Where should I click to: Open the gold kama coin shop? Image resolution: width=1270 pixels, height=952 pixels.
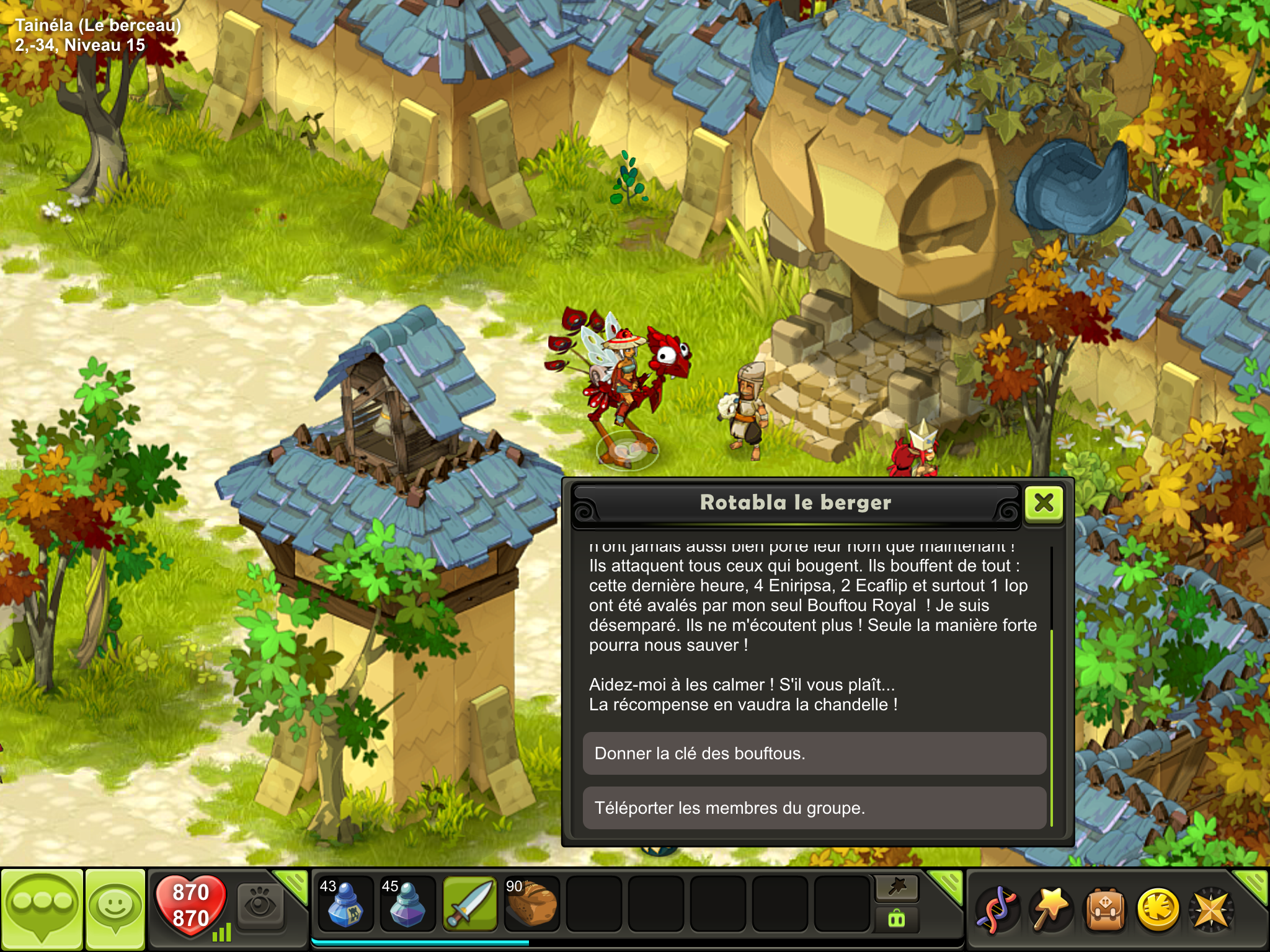click(x=1158, y=909)
